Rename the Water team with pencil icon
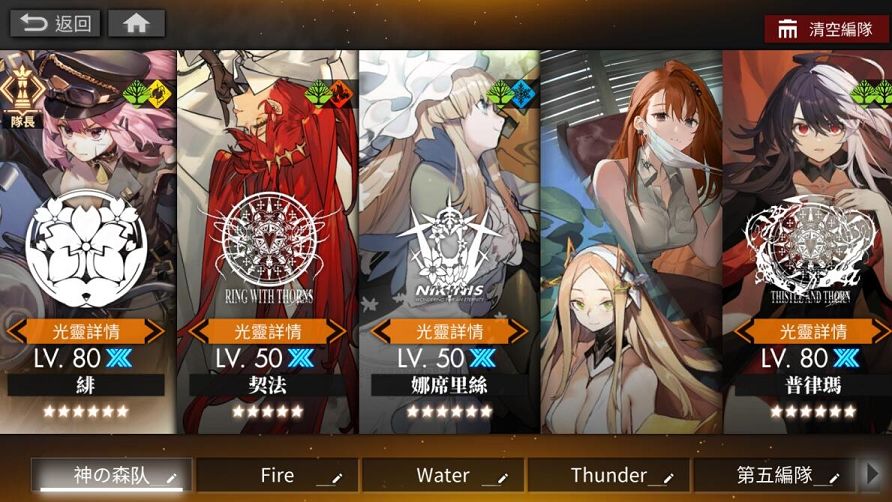Image resolution: width=892 pixels, height=502 pixels. click(x=504, y=477)
